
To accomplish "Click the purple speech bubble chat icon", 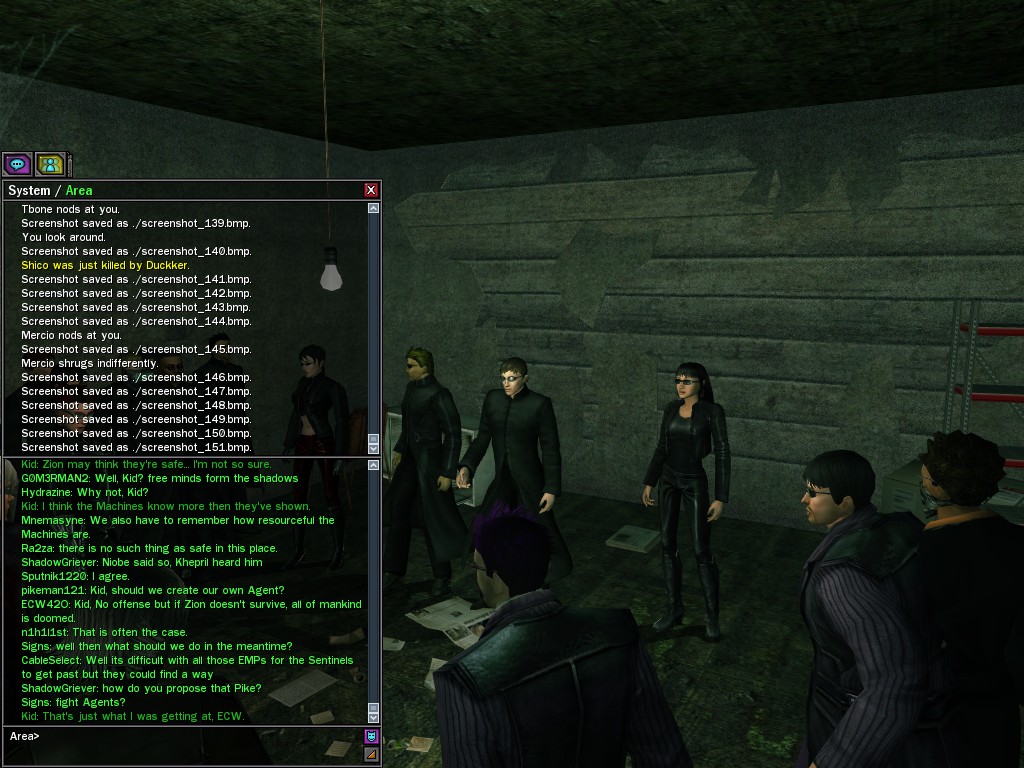I will [x=17, y=164].
